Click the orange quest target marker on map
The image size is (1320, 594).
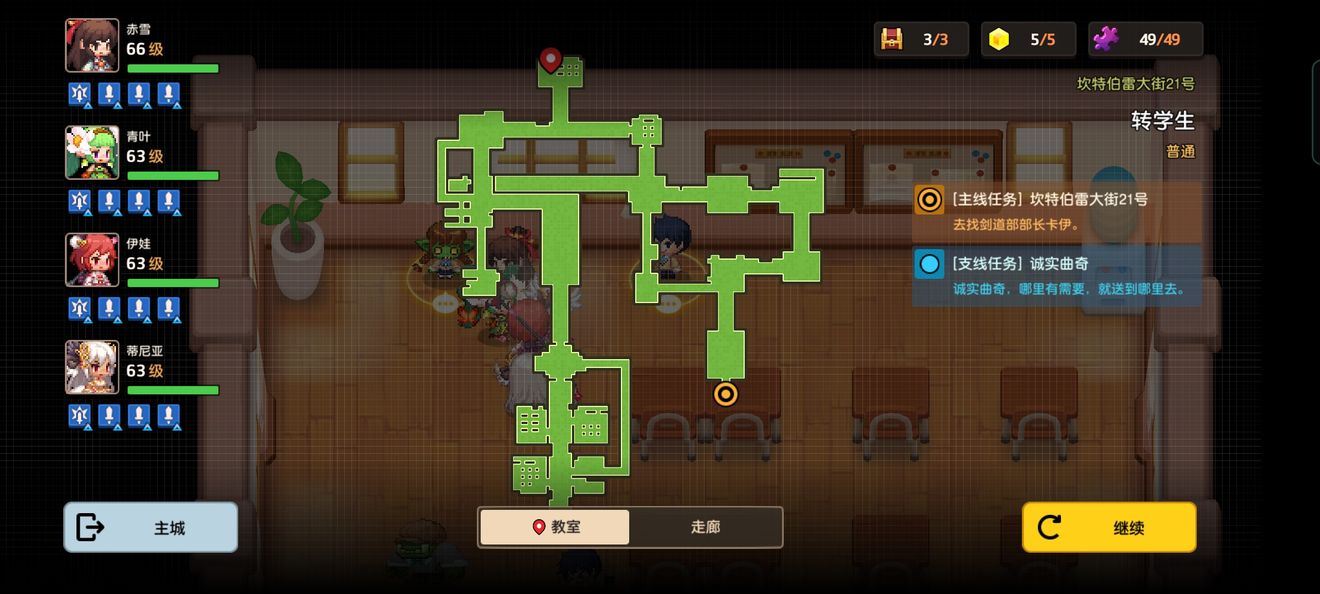pos(725,394)
